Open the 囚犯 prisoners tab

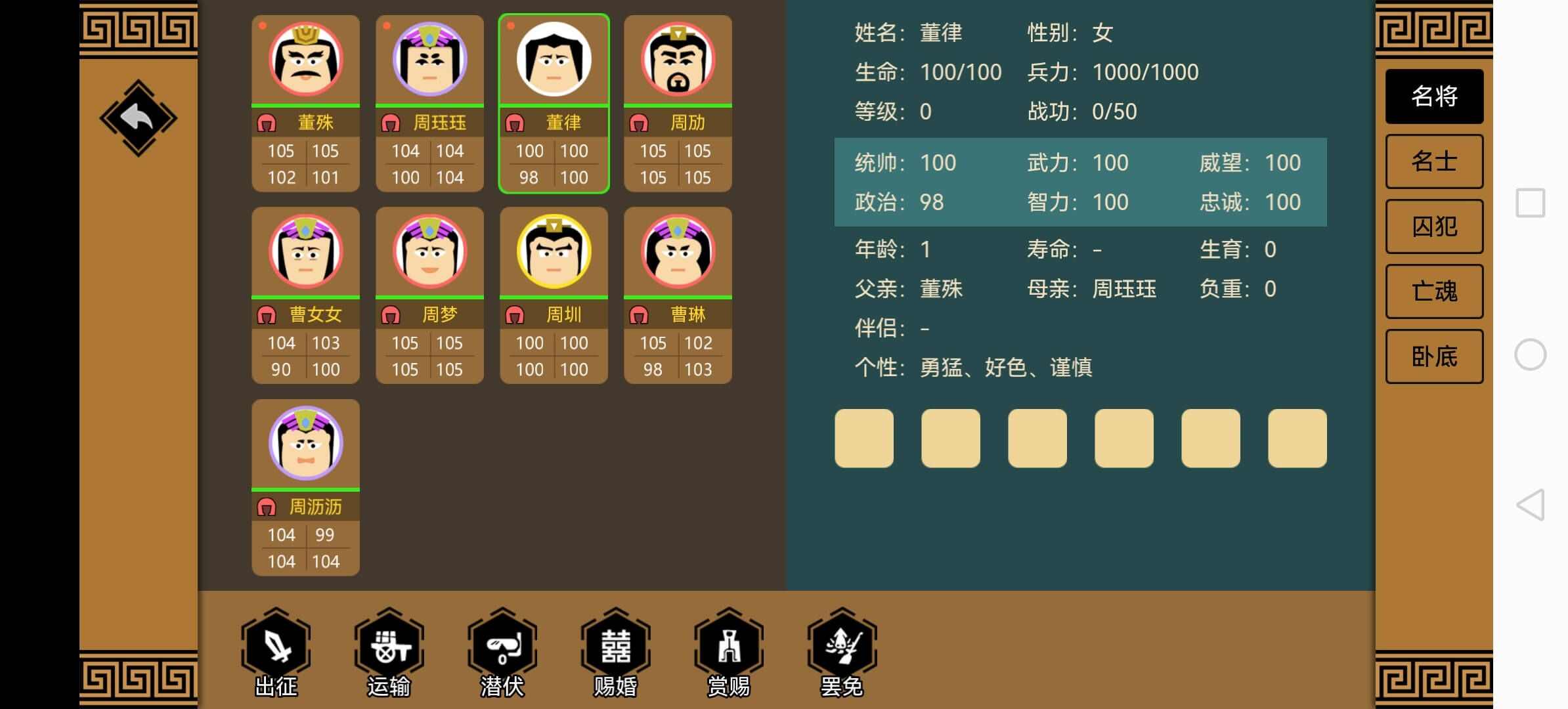pos(1433,226)
